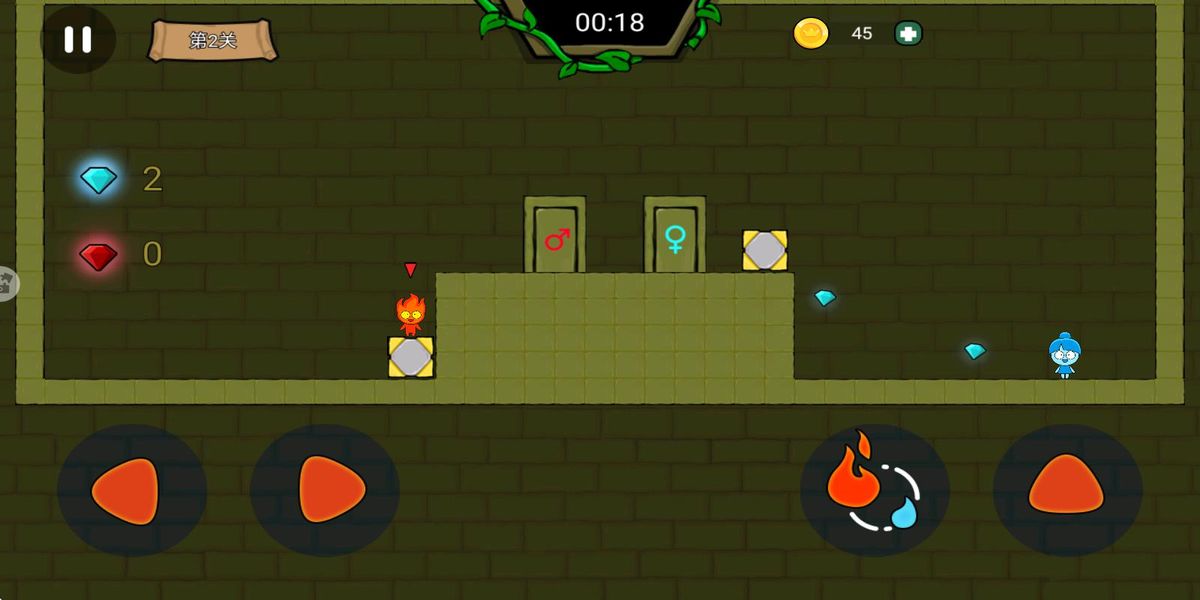Tap the move right arrow button
The width and height of the screenshot is (1200, 600).
(325, 490)
